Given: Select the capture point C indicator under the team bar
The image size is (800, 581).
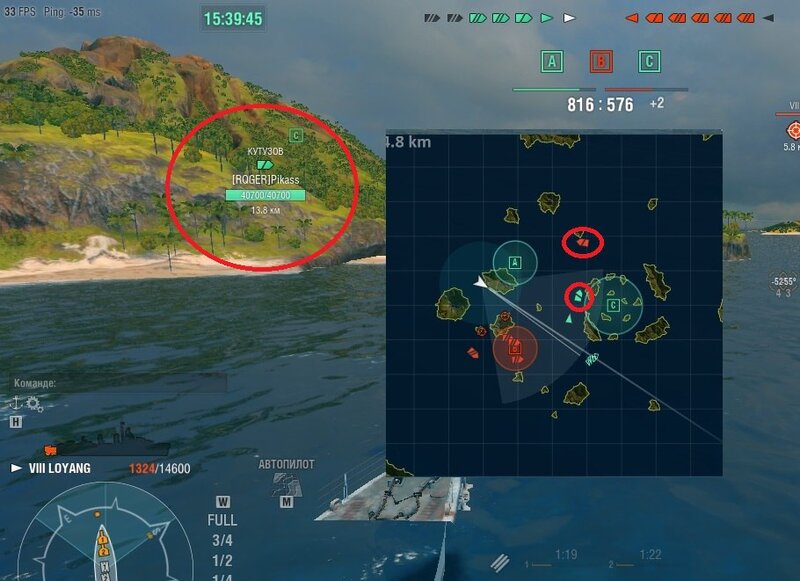Looking at the screenshot, I should pos(650,62).
